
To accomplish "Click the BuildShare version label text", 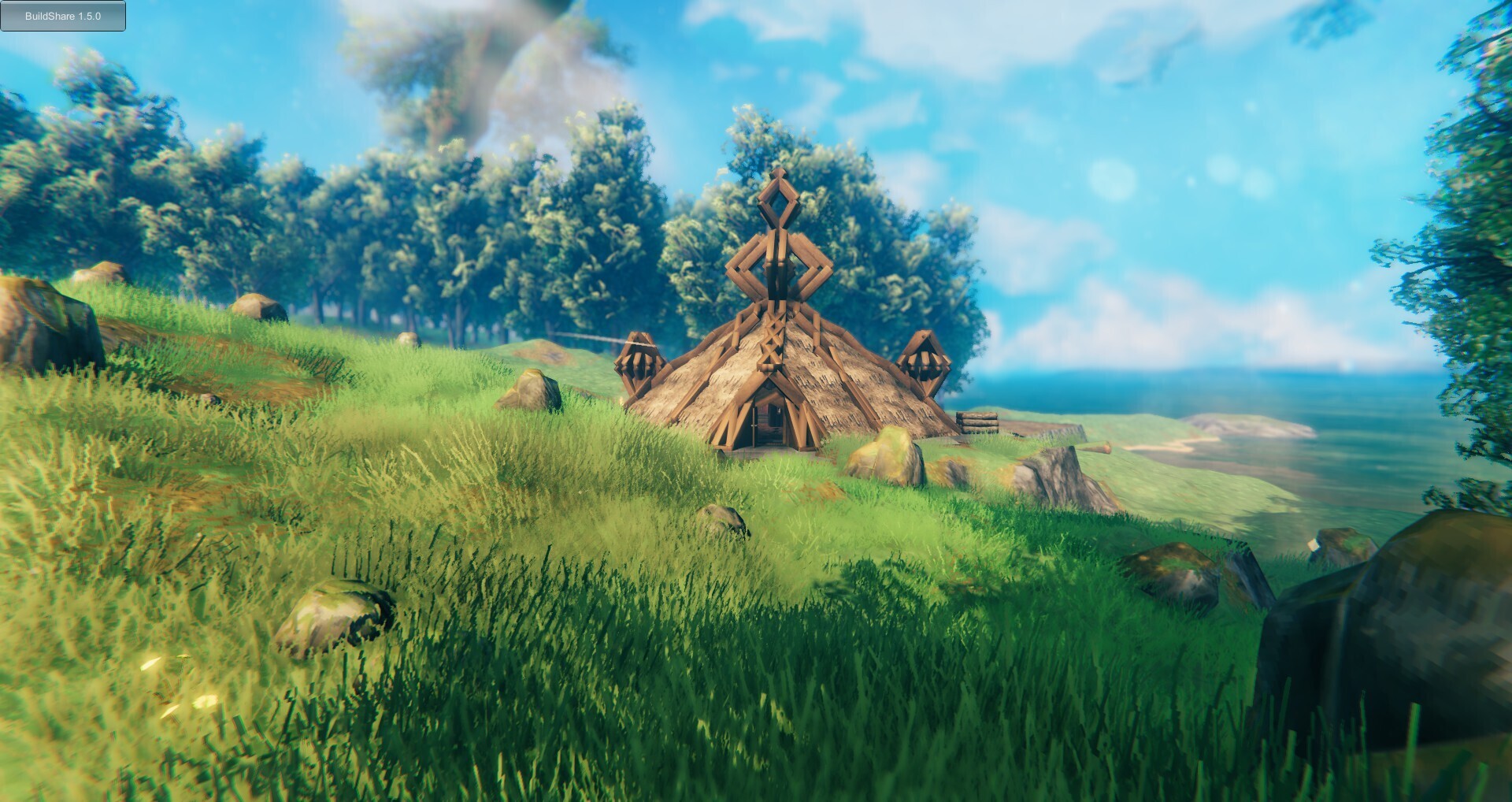I will point(61,14).
